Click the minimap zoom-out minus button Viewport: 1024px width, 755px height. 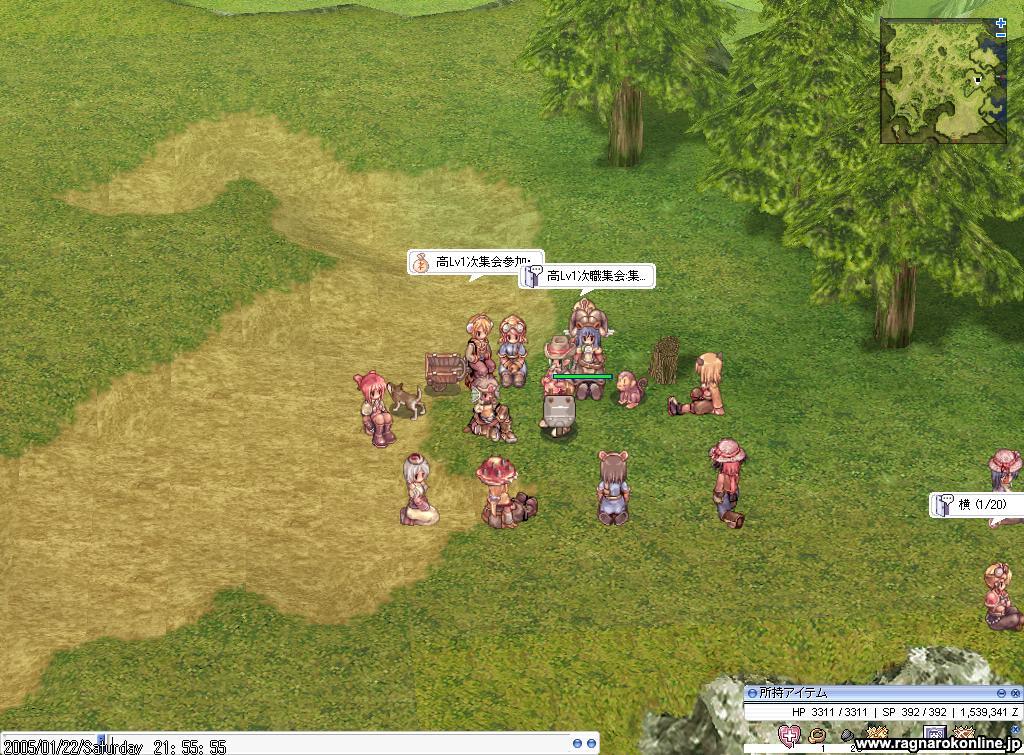1001,34
